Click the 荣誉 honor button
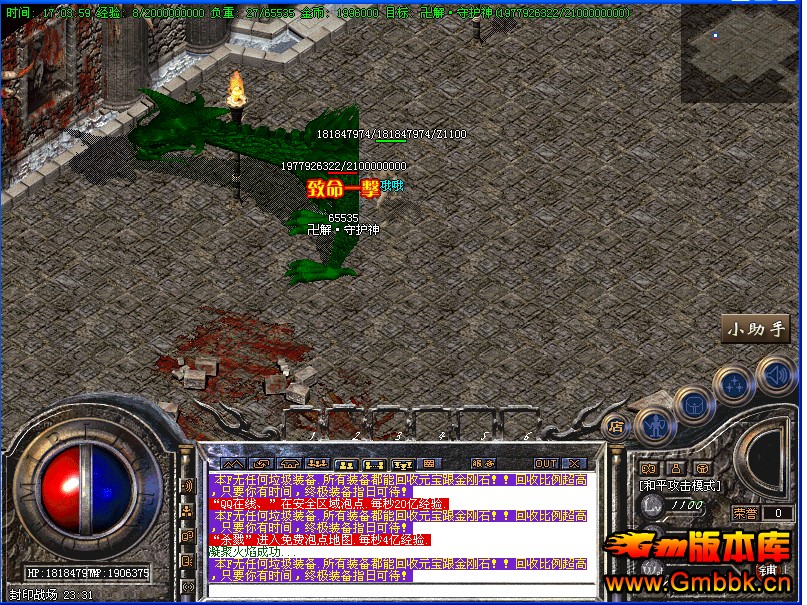 [x=744, y=513]
